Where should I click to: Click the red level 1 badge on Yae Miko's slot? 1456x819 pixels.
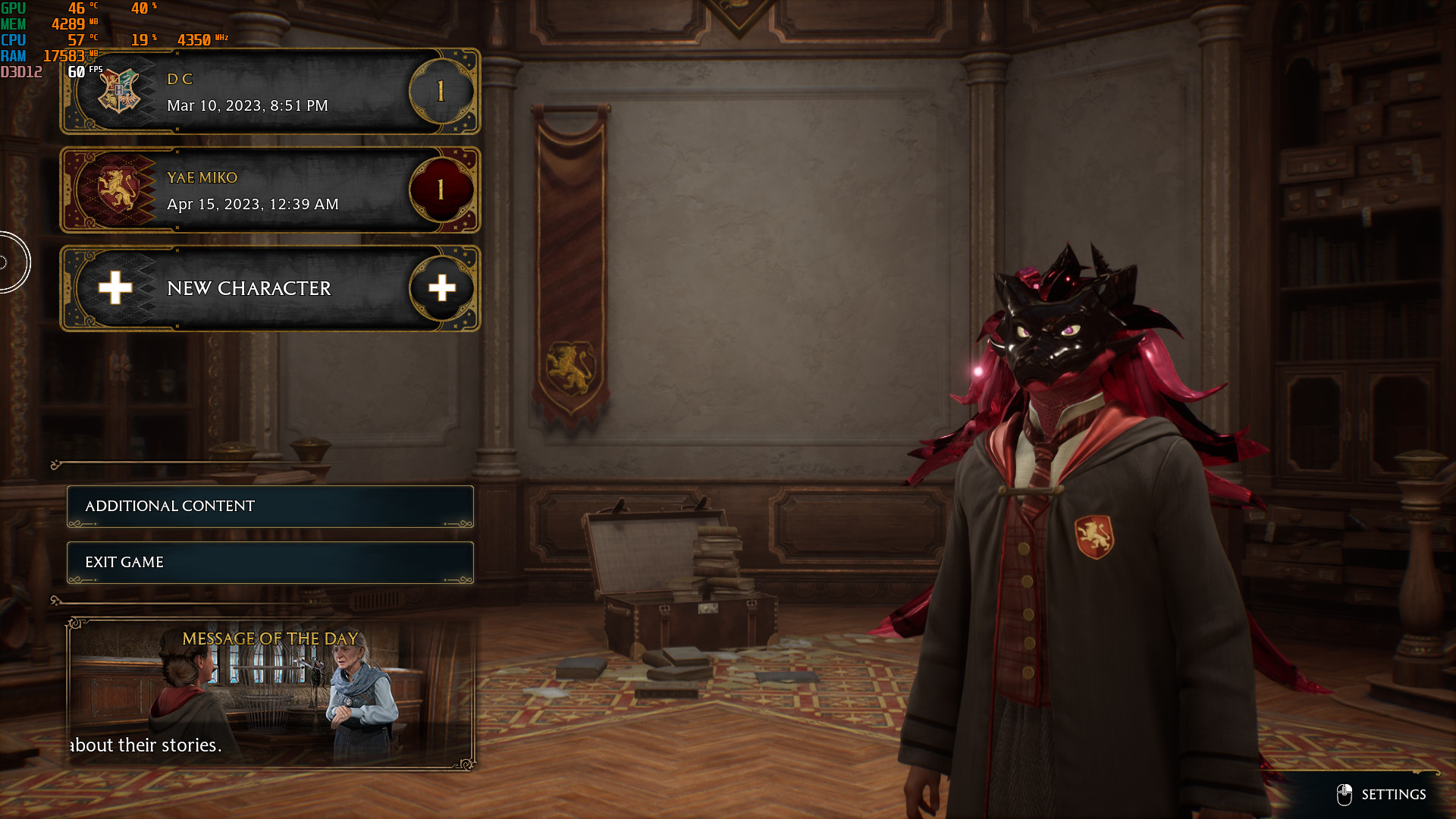click(x=442, y=190)
